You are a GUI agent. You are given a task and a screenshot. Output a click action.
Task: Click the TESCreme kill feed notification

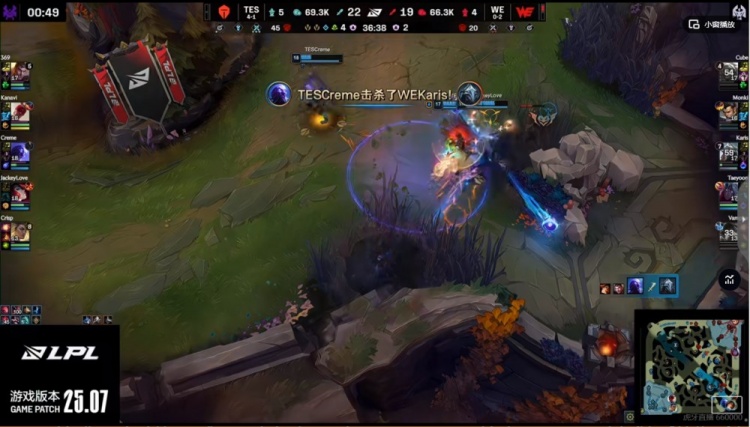(x=375, y=94)
